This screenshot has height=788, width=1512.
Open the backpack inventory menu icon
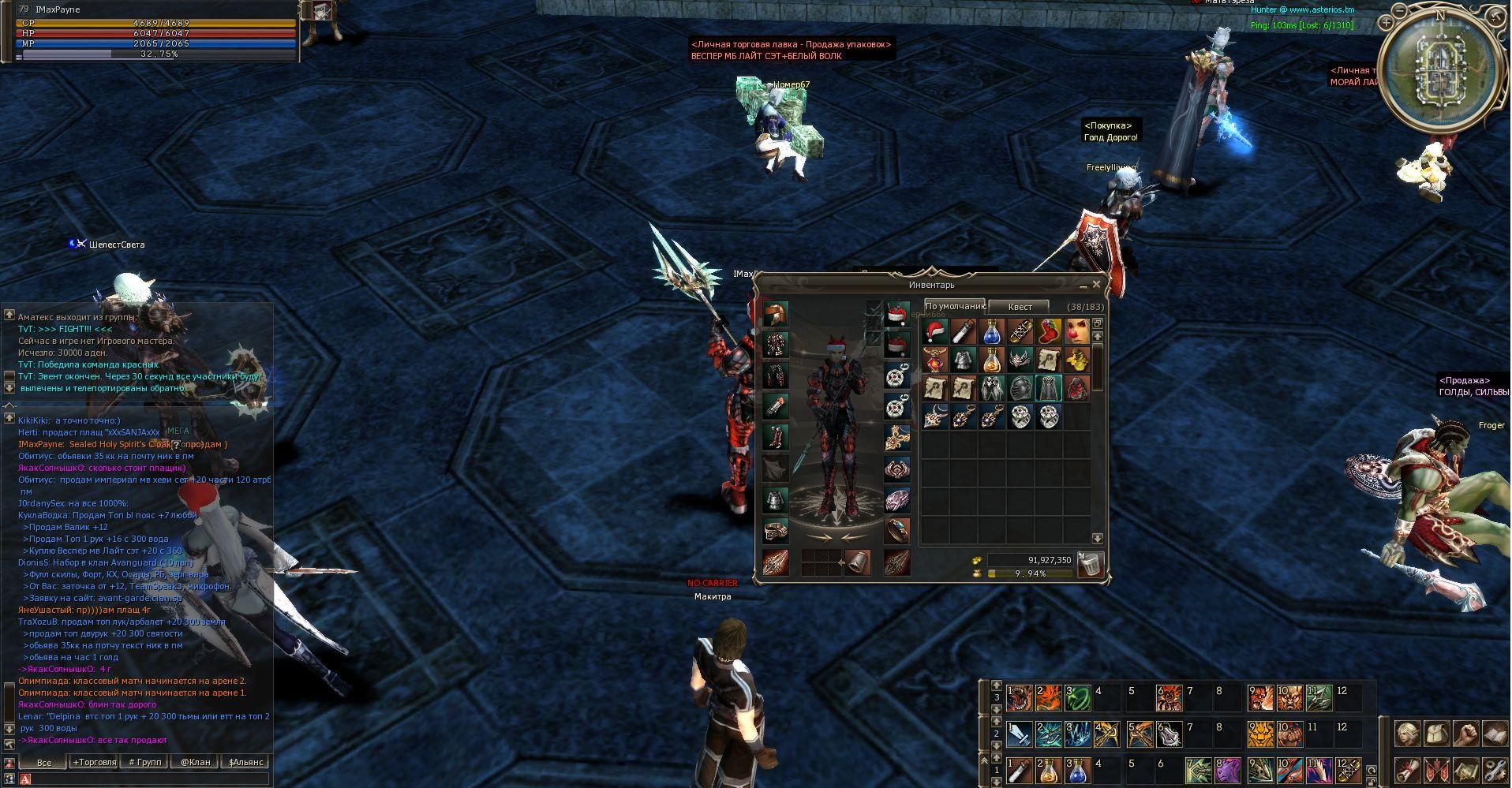click(x=1436, y=734)
